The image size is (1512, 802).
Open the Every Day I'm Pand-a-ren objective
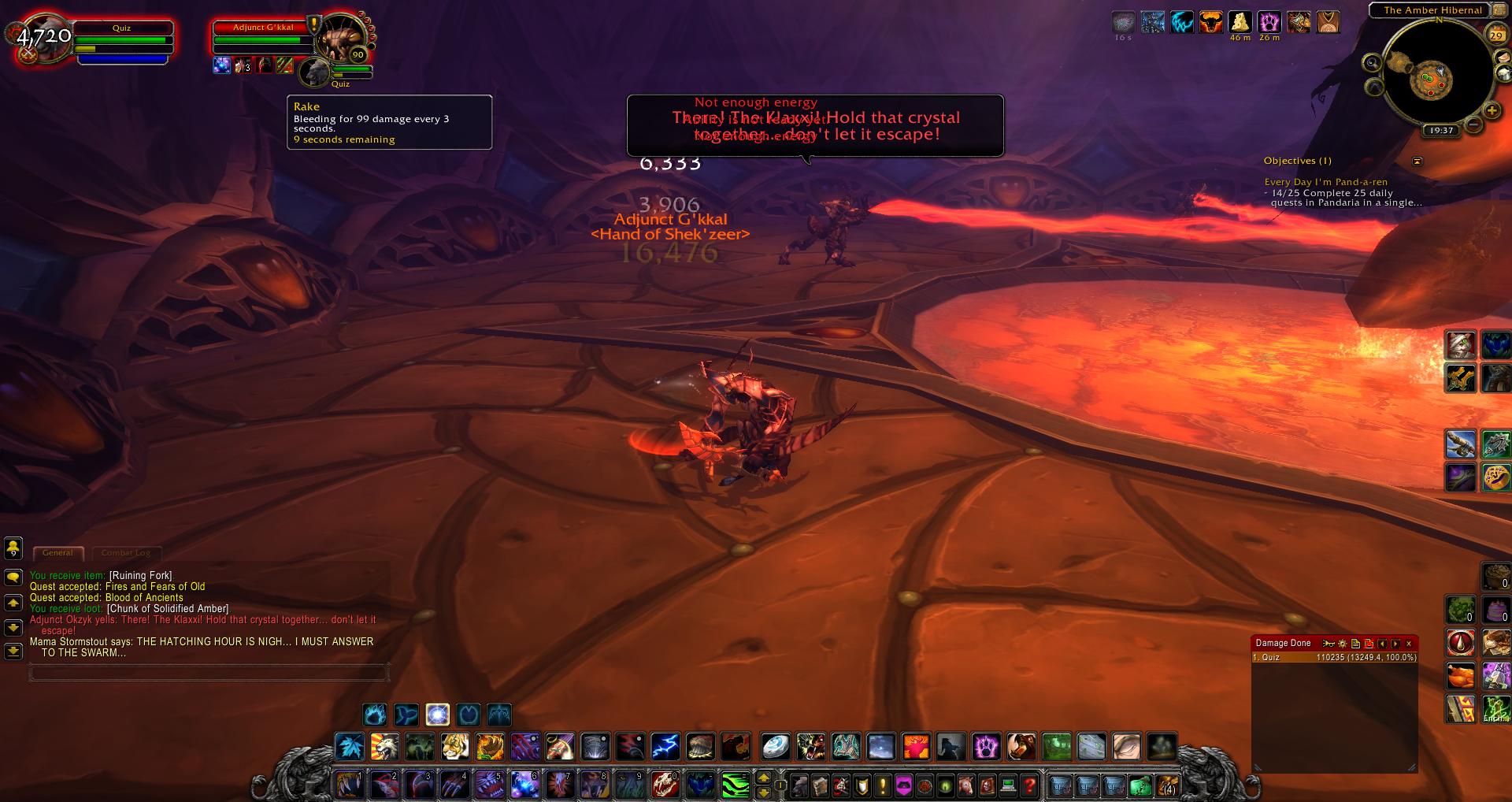pos(1325,182)
